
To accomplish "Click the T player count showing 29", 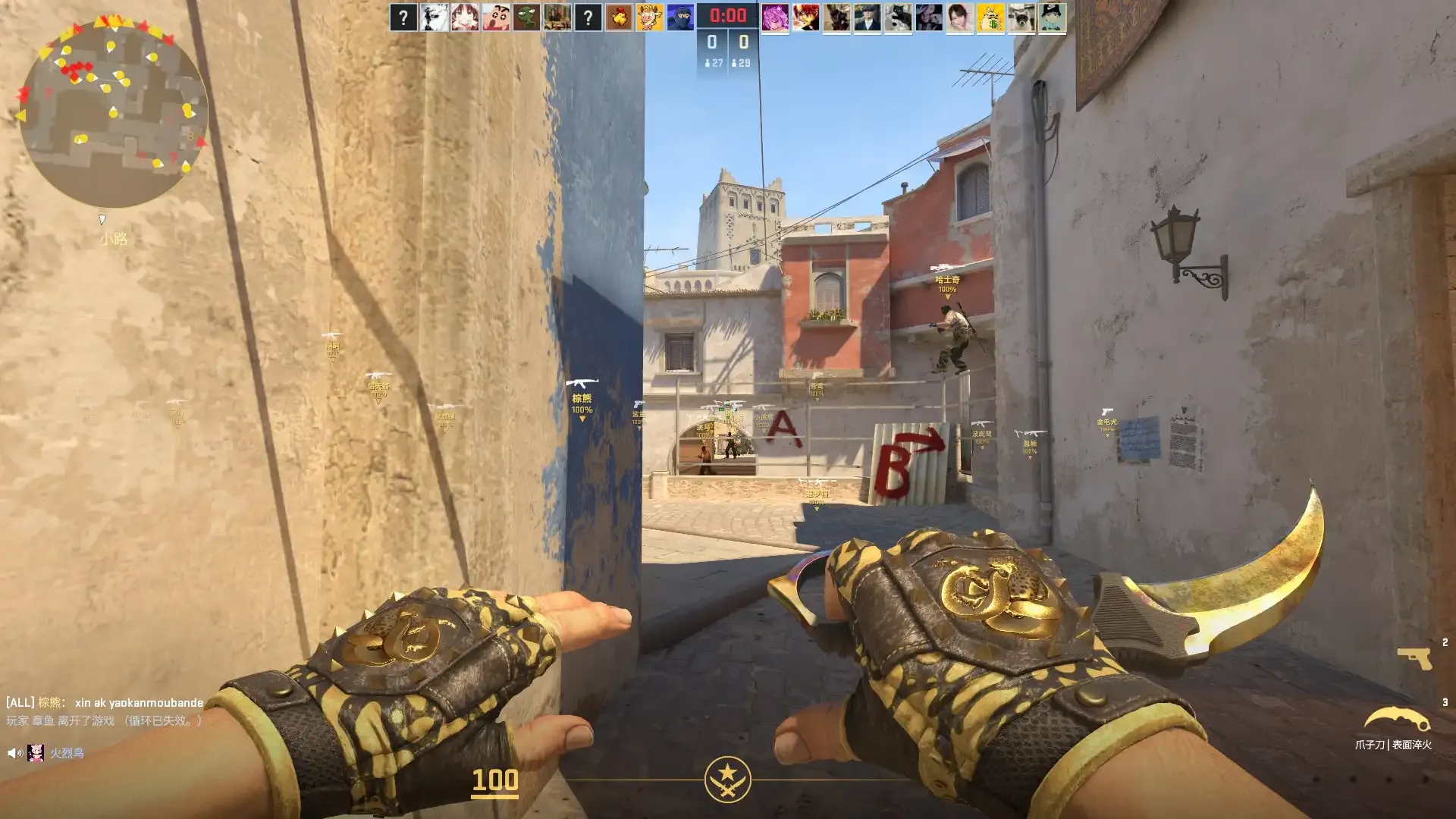I will [744, 64].
